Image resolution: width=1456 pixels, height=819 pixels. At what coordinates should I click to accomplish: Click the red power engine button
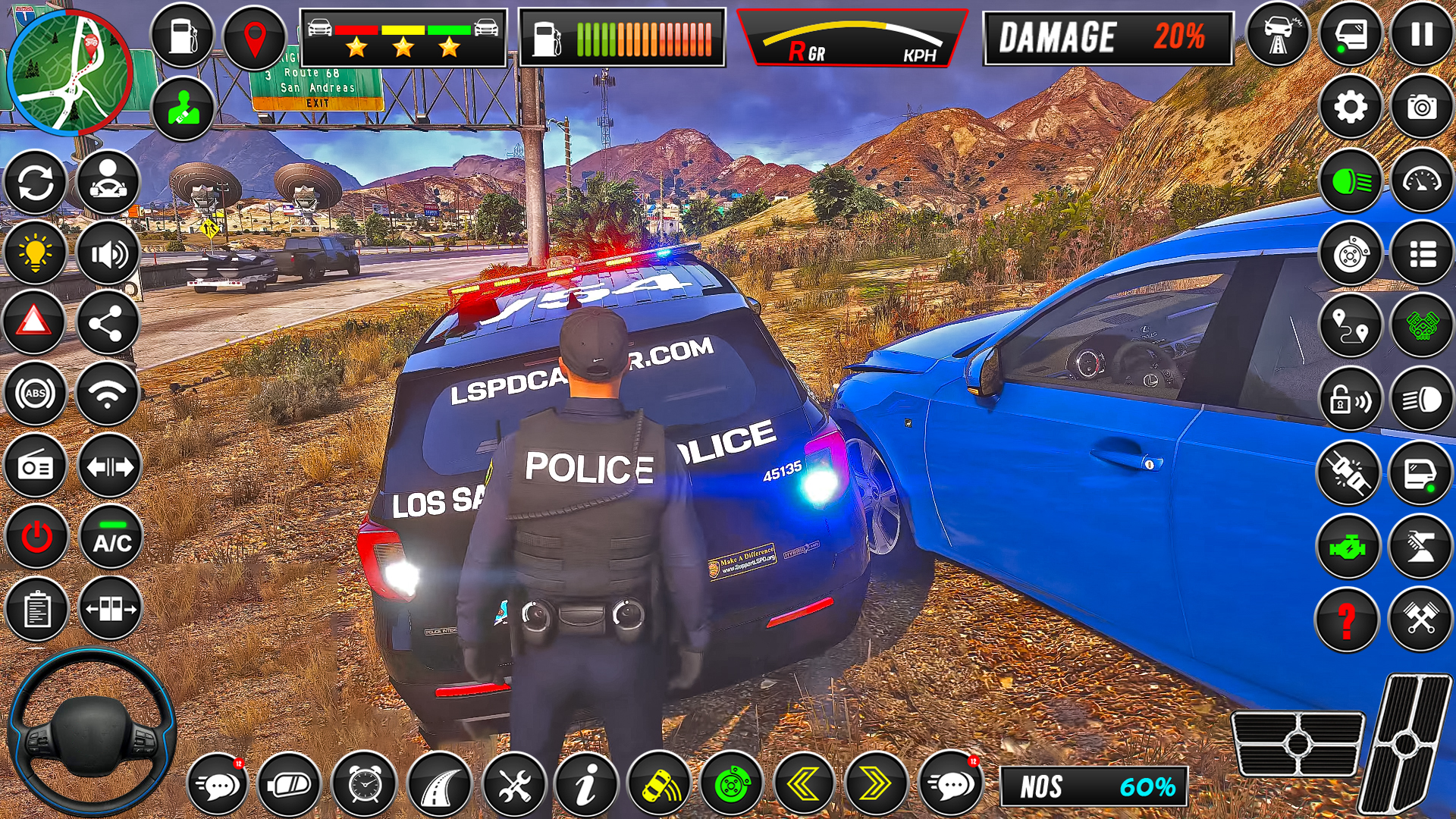pos(36,538)
